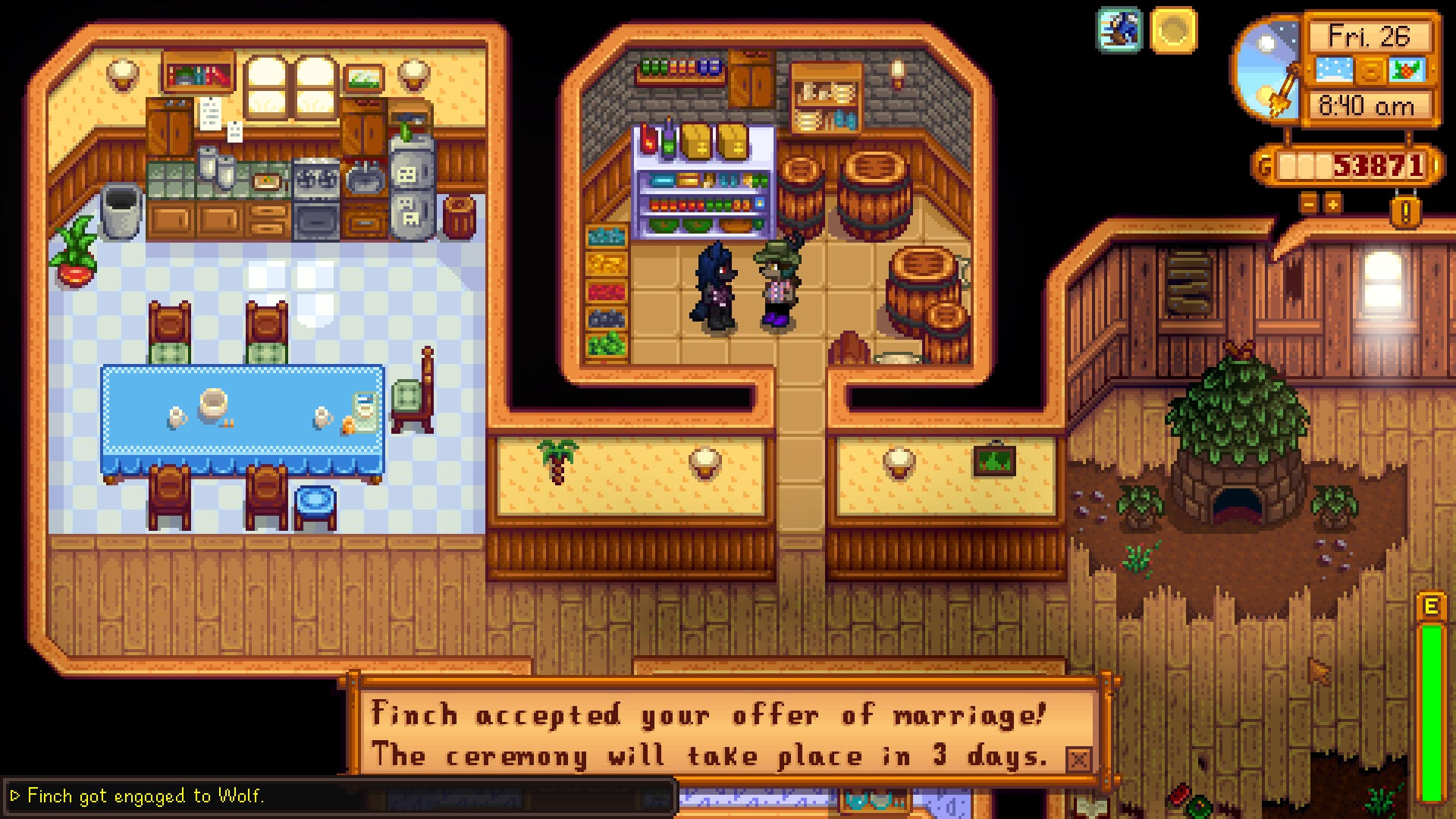Inspect the gold circle buff icon
Image resolution: width=1456 pixels, height=819 pixels.
pyautogui.click(x=1172, y=31)
